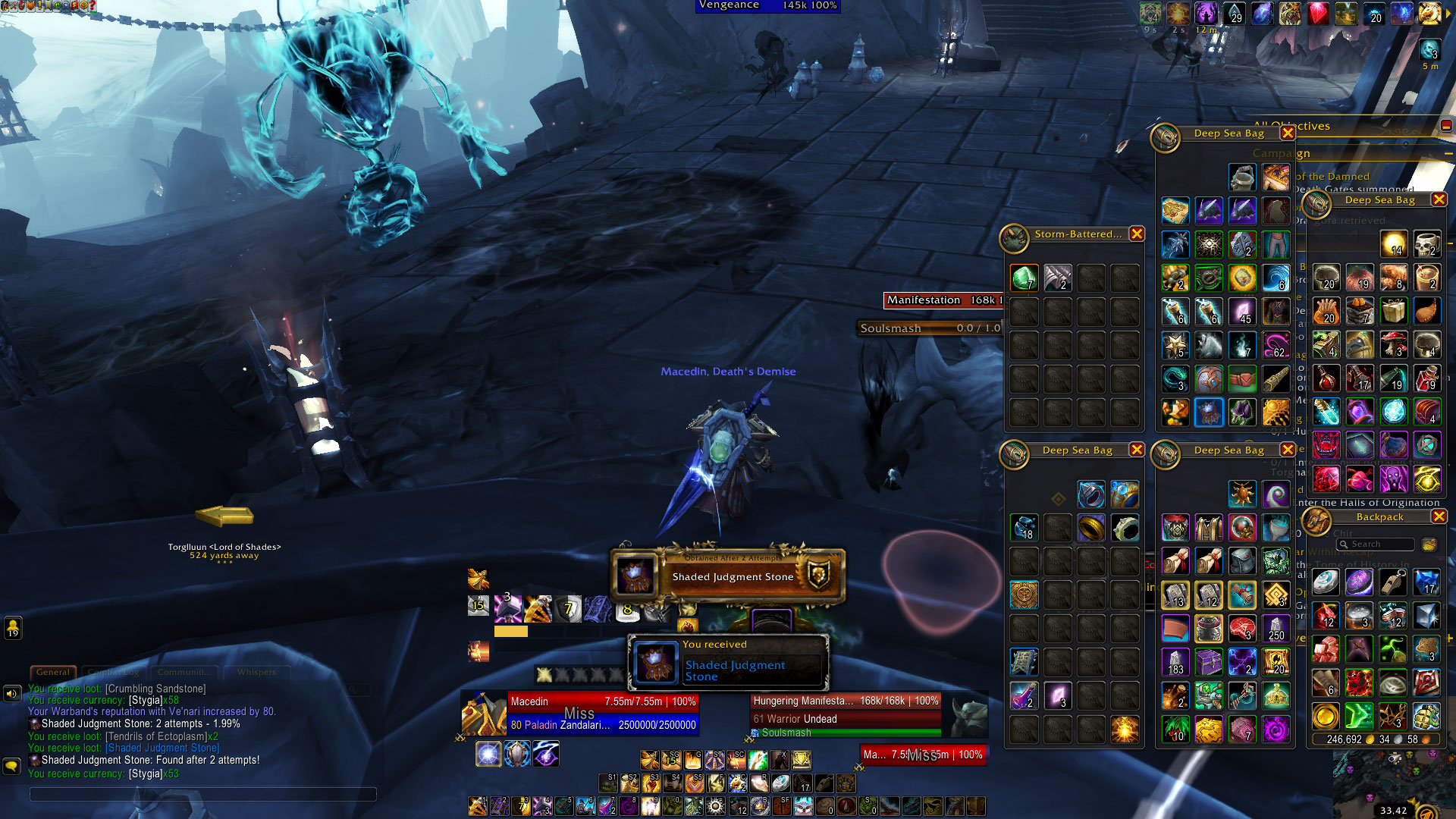The height and width of the screenshot is (819, 1456).
Task: Pick the raw meat item slot
Action: coord(1242,629)
